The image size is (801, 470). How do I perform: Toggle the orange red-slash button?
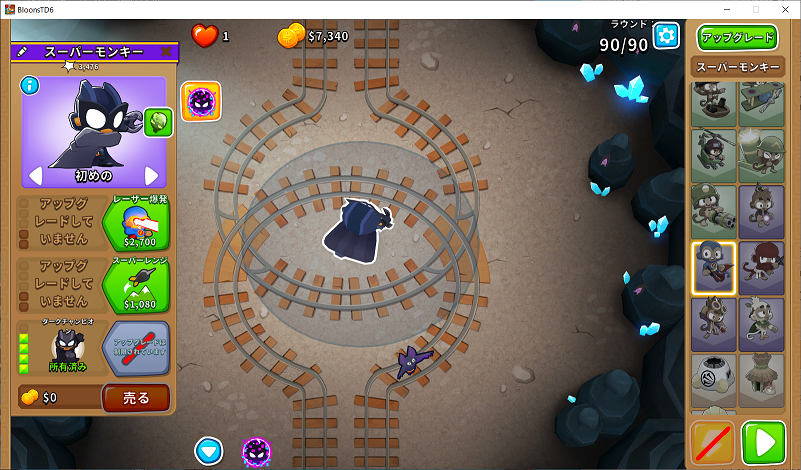point(713,443)
